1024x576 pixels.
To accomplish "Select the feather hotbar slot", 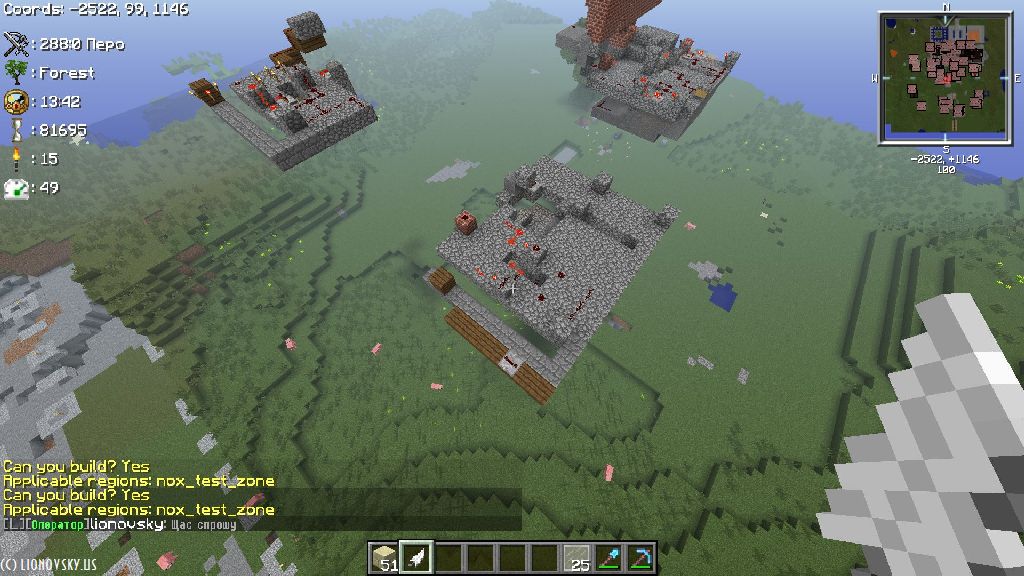I will tap(415, 558).
